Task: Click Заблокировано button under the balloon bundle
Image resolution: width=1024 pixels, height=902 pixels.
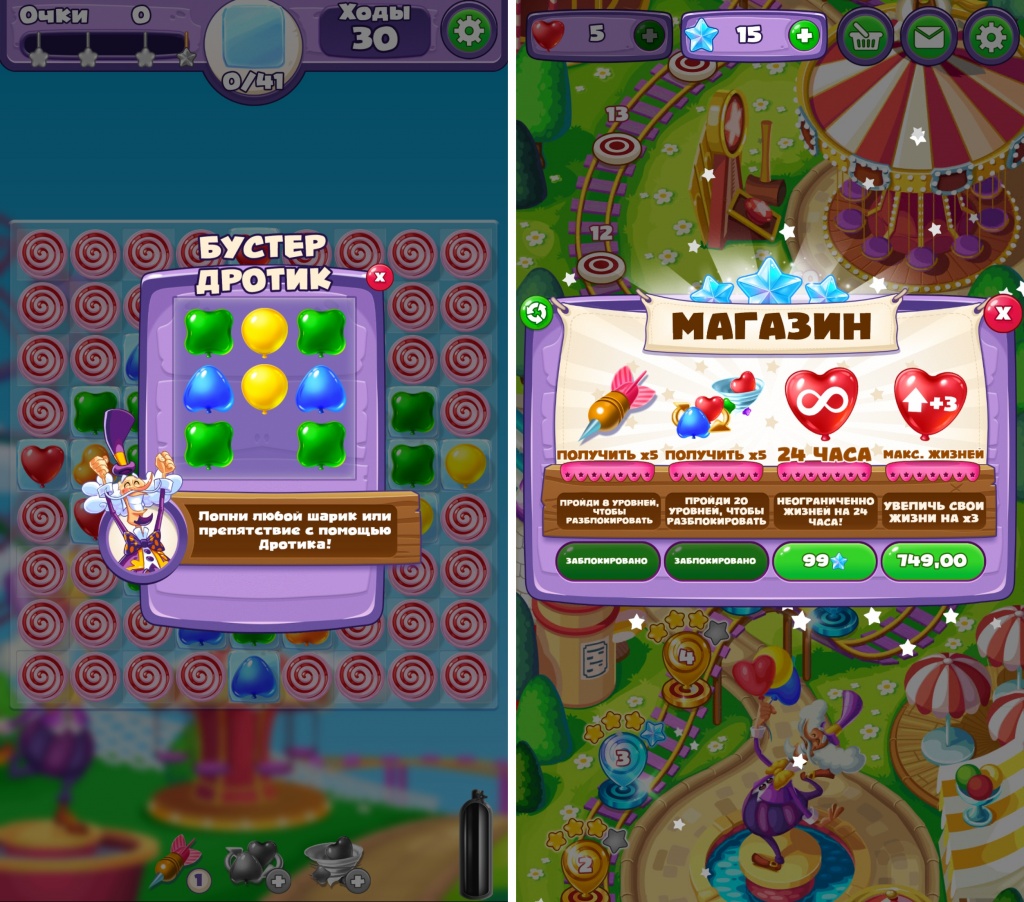Action: pyautogui.click(x=716, y=561)
